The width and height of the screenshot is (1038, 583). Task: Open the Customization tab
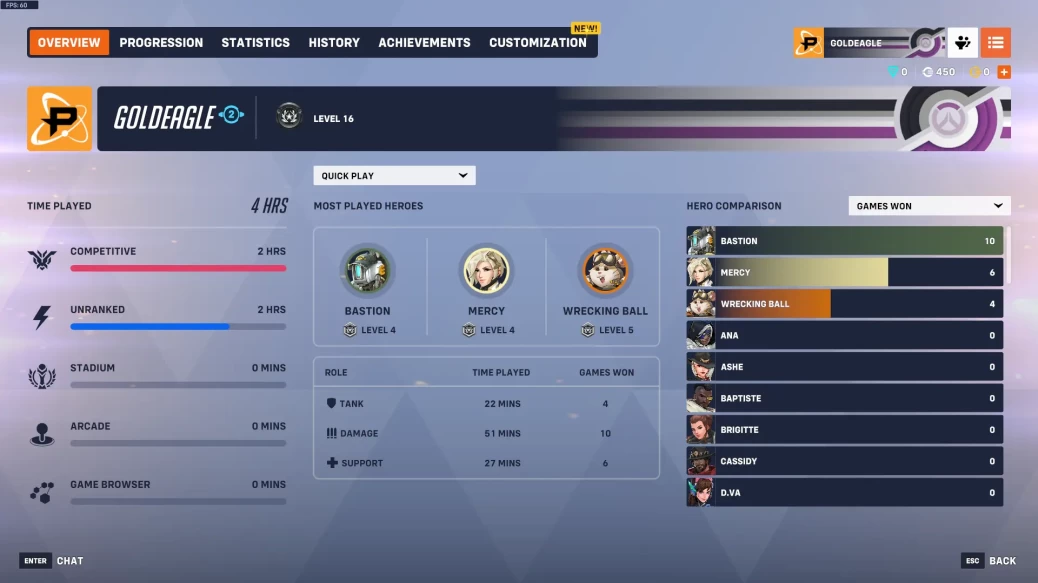pos(537,42)
